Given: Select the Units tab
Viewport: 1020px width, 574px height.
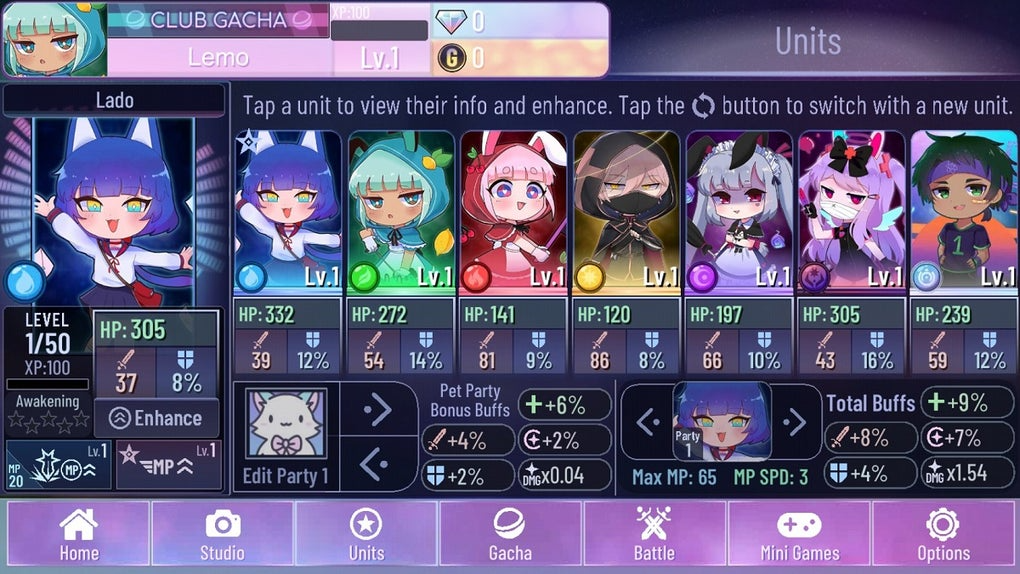Looking at the screenshot, I should point(366,535).
